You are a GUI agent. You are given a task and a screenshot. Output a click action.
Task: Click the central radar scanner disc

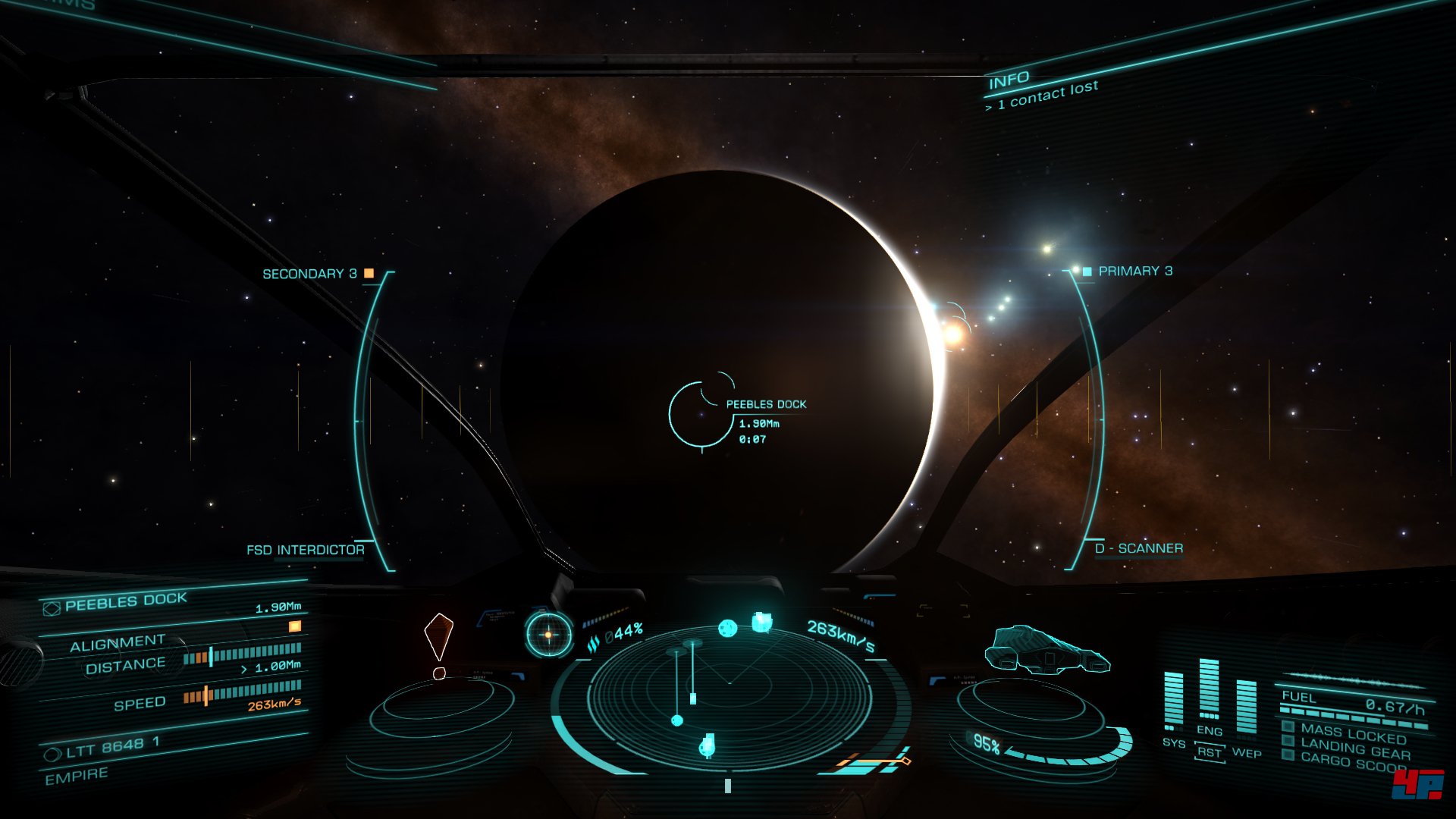(x=730, y=694)
